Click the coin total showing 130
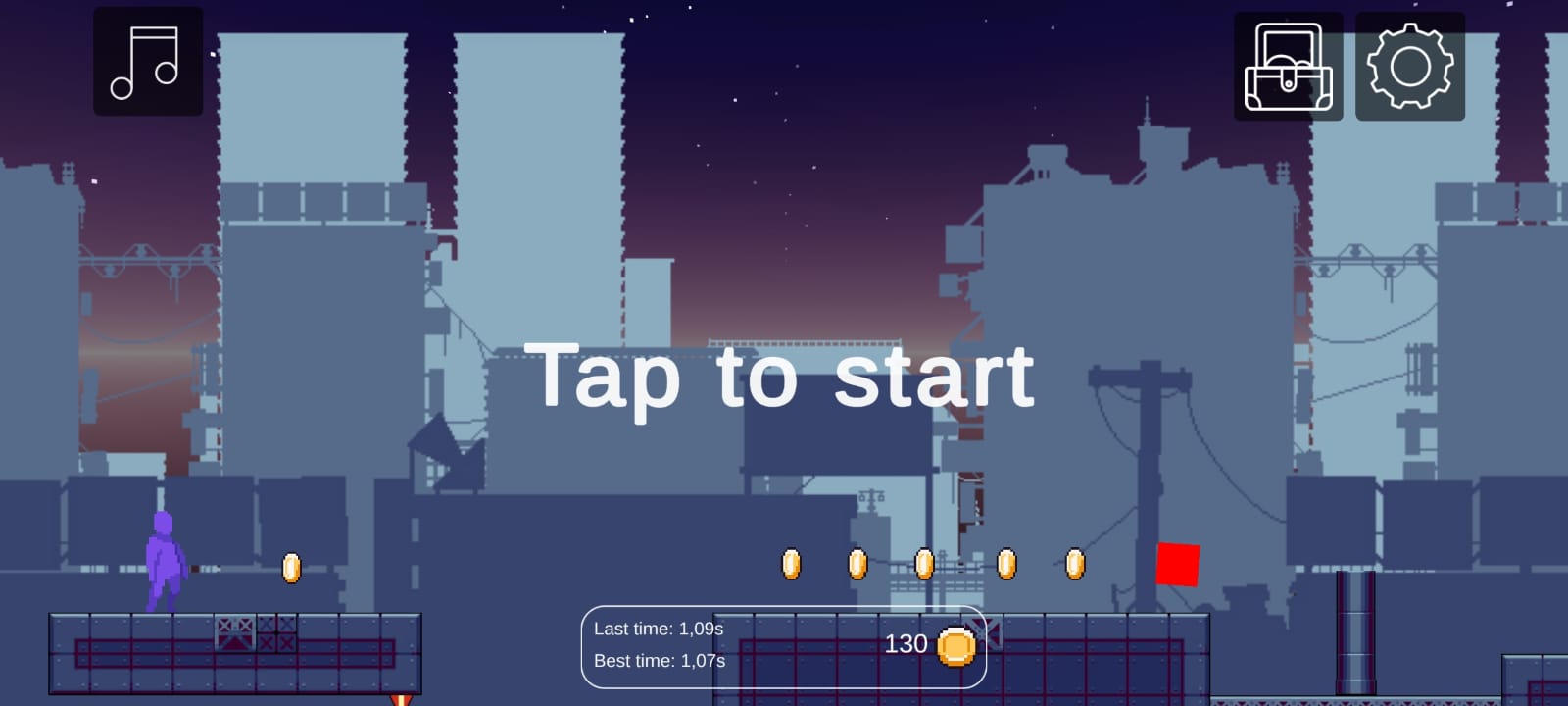 coord(906,644)
